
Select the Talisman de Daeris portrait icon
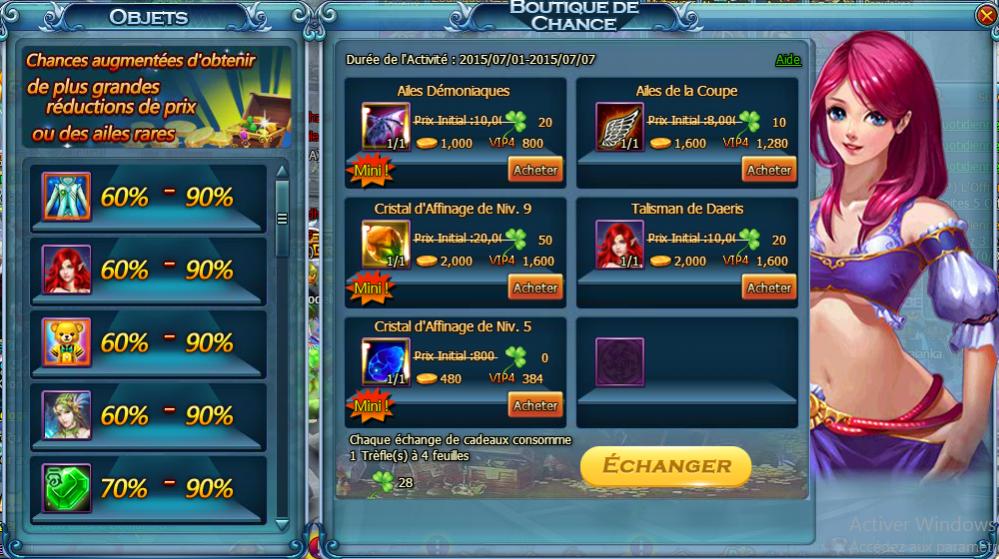click(x=620, y=245)
